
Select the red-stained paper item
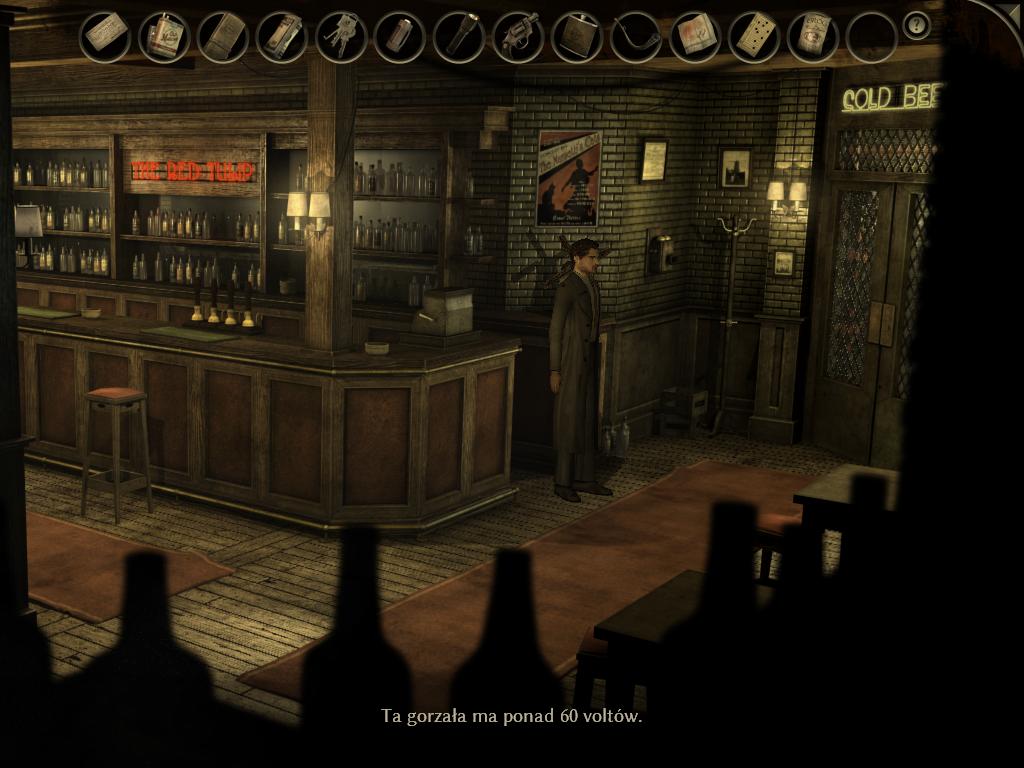coord(695,37)
